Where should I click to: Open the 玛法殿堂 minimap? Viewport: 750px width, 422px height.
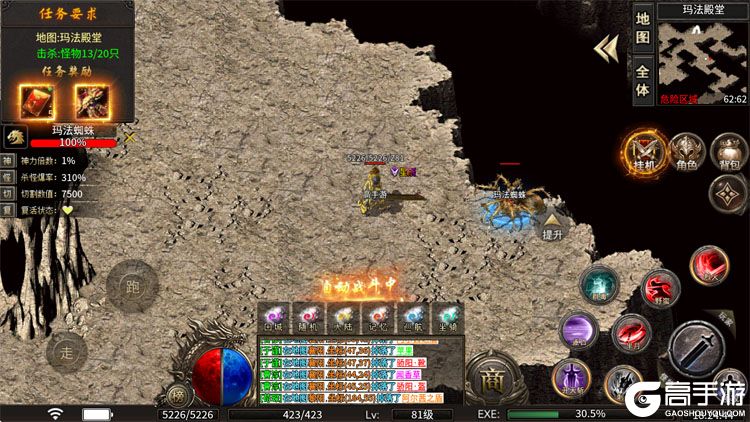pos(702,56)
